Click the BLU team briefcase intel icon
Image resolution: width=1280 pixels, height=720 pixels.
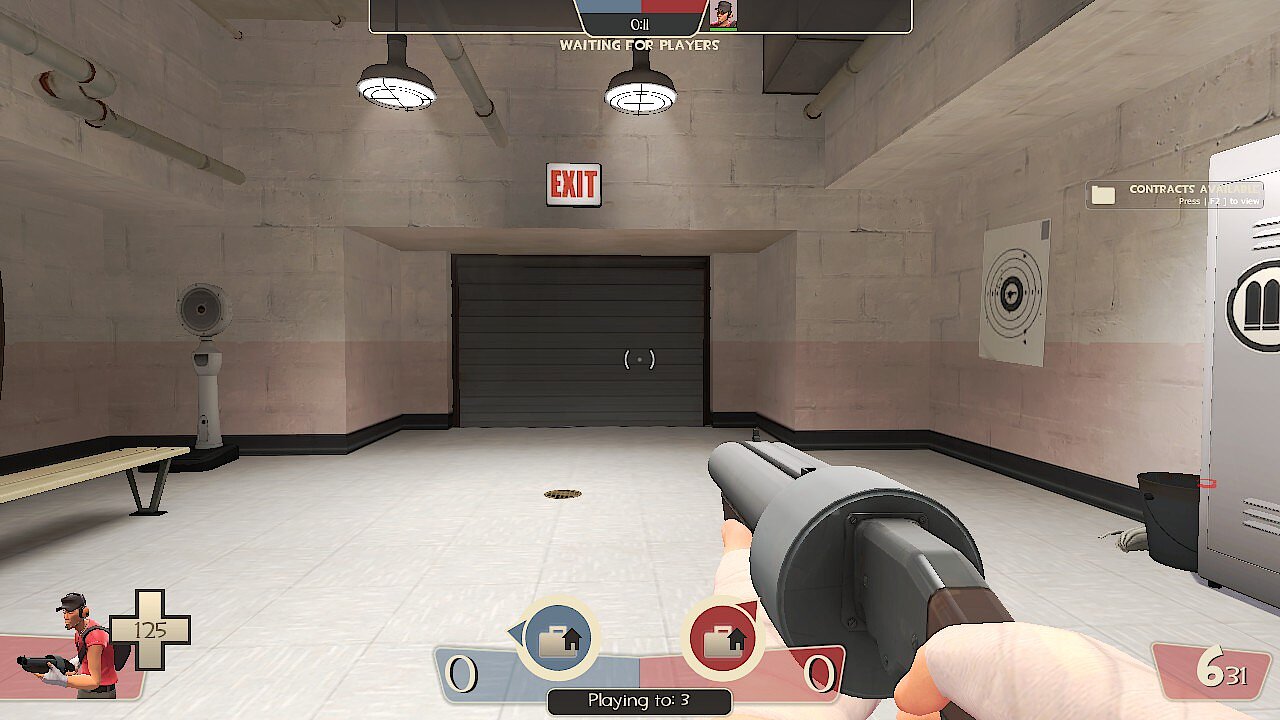[x=559, y=637]
